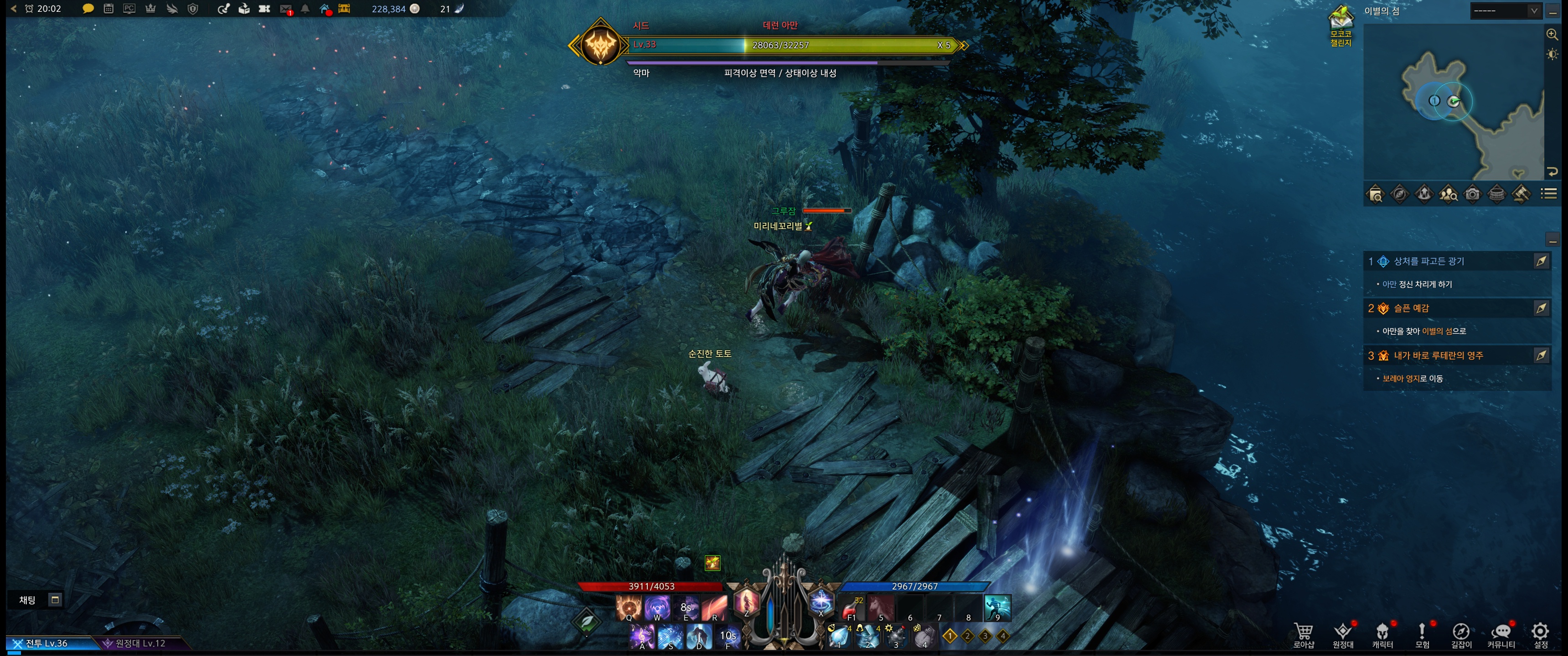Viewport: 1568px width, 656px height.
Task: Open the mail envelope with unread badge
Action: 285,9
